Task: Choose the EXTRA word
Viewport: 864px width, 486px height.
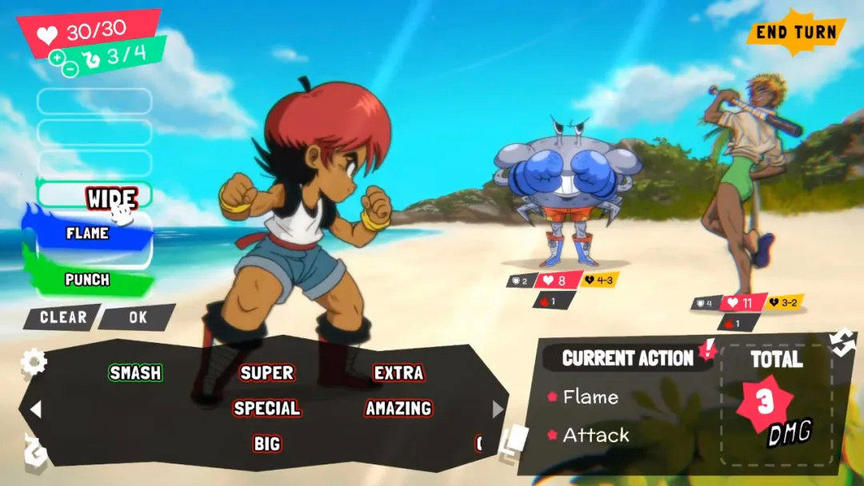Action: point(398,373)
